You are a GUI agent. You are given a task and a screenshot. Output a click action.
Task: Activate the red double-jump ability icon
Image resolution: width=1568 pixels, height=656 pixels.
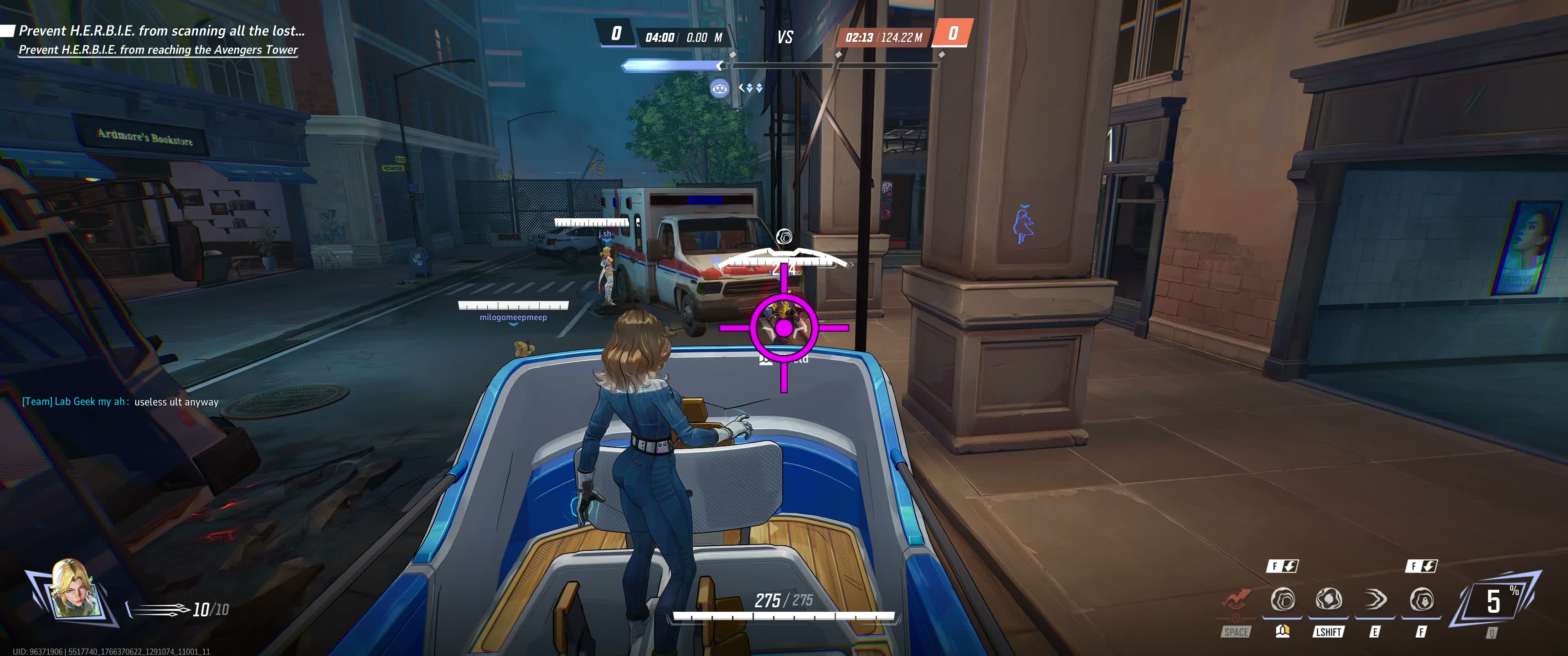pos(1236,601)
